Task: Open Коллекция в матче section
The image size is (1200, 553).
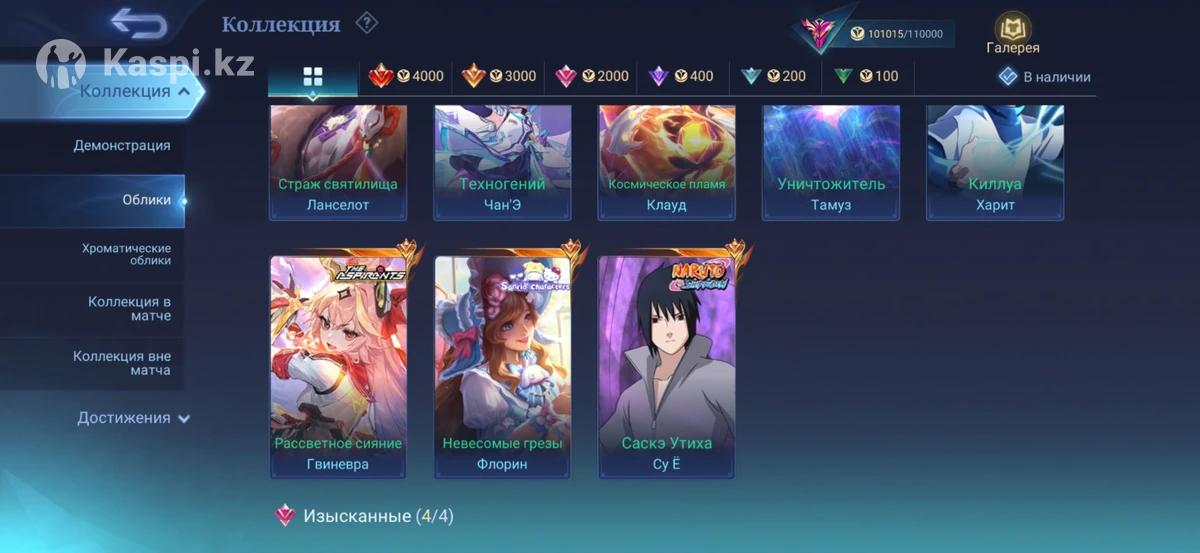Action: click(x=129, y=309)
